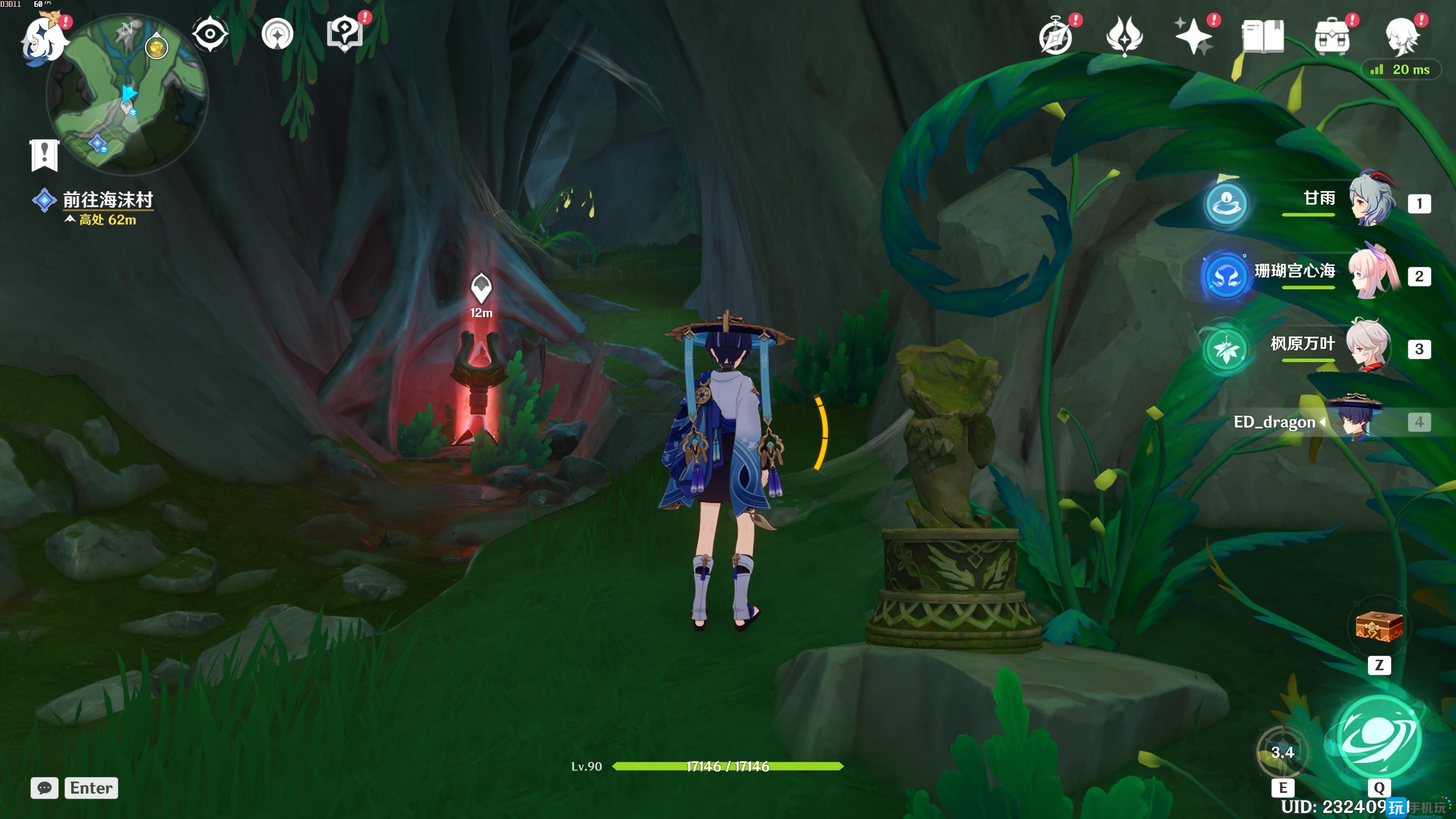Open the tutorial question-mark icon
The height and width of the screenshot is (819, 1456).
pos(344,35)
